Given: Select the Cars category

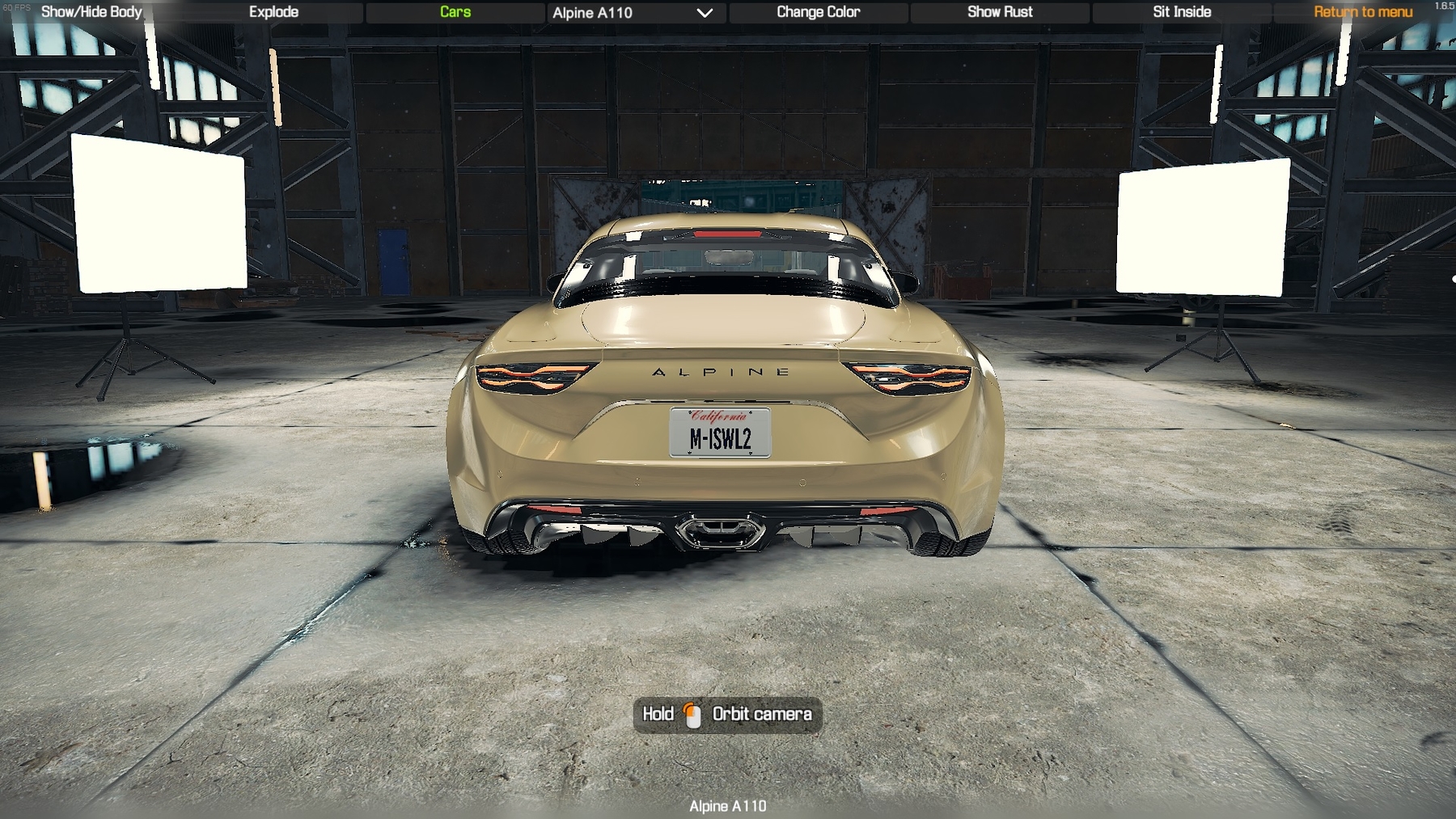Looking at the screenshot, I should [x=455, y=12].
